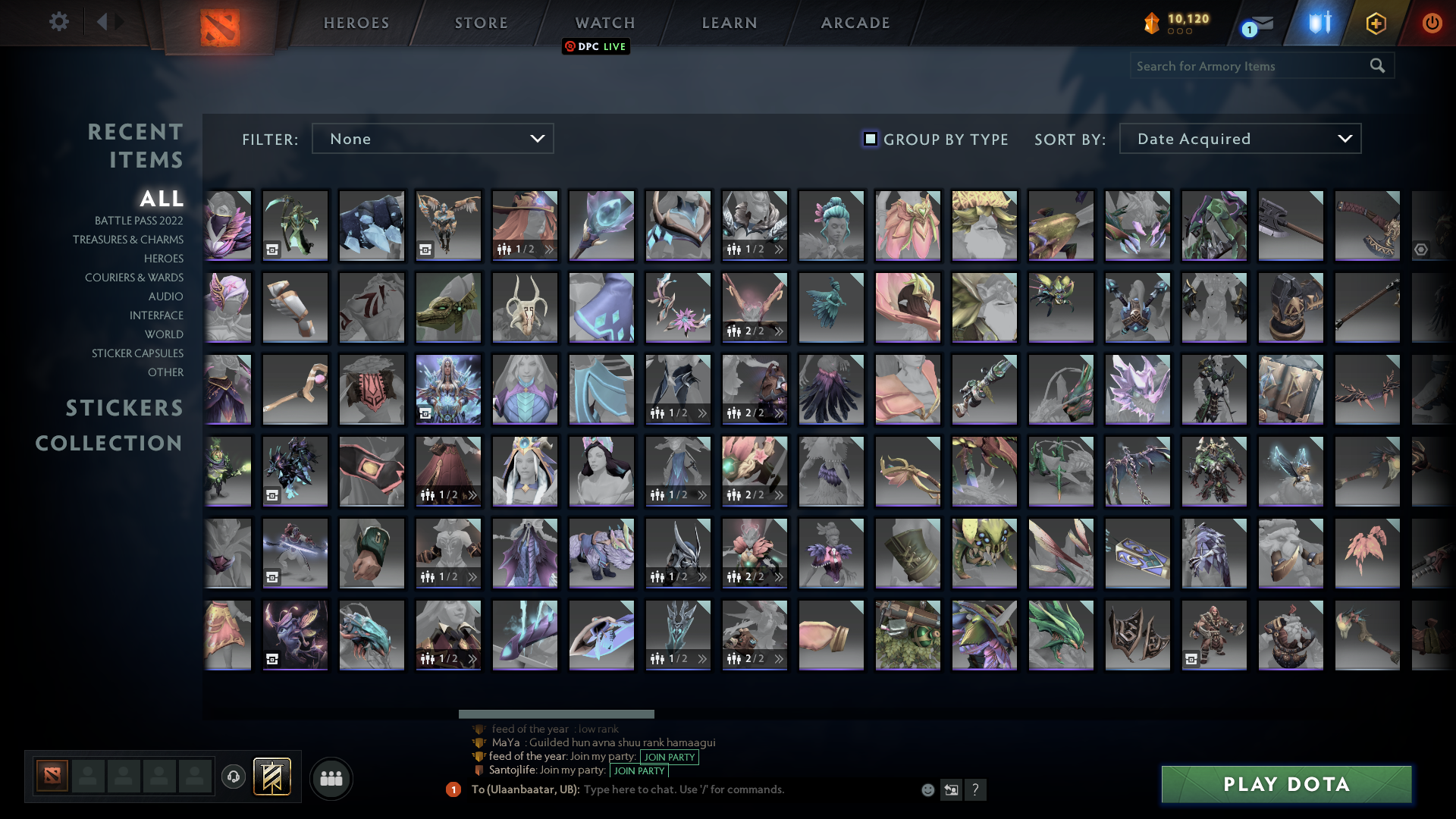This screenshot has width=1456, height=819.
Task: Click the gold plus hexagon icon
Action: pyautogui.click(x=1376, y=23)
